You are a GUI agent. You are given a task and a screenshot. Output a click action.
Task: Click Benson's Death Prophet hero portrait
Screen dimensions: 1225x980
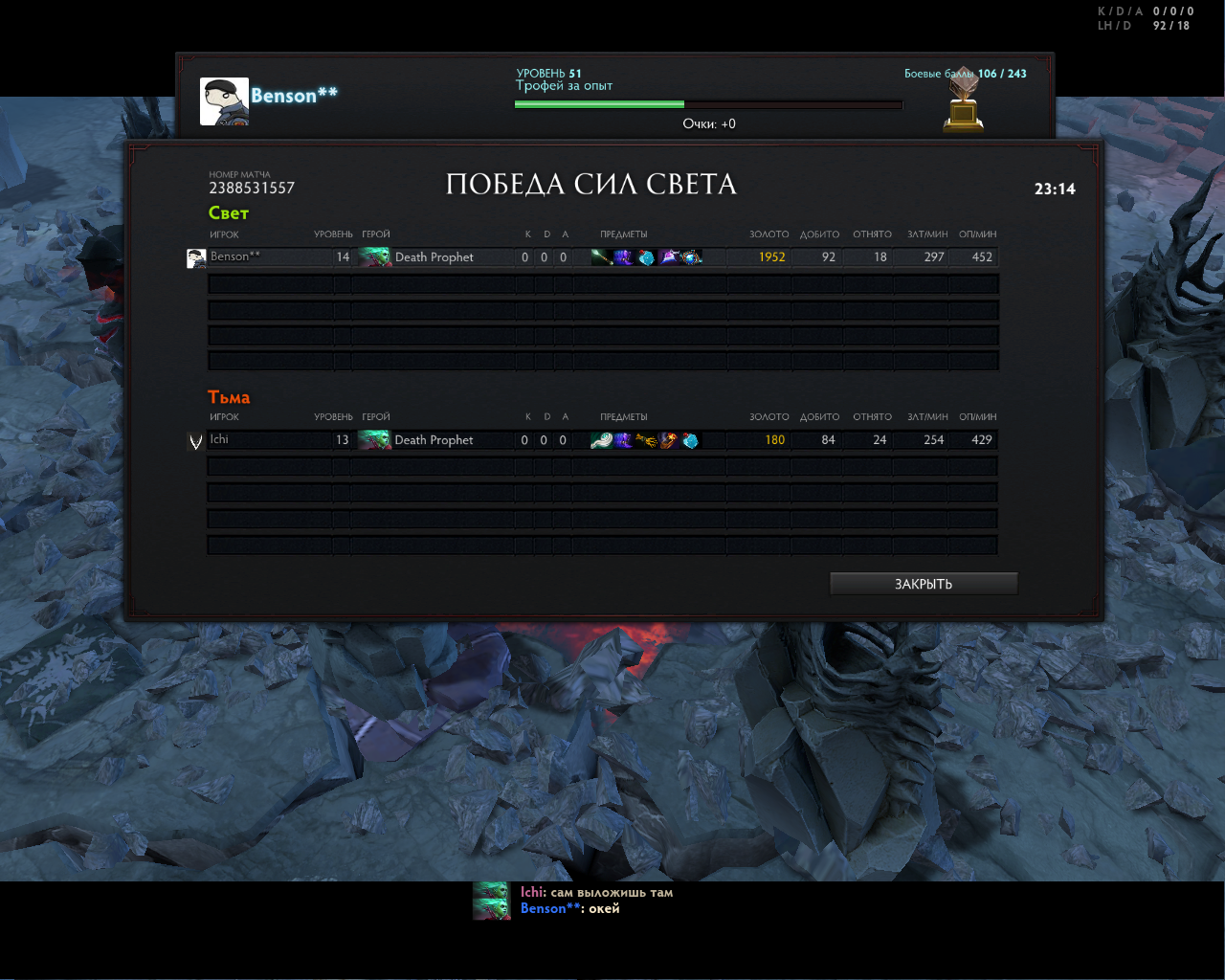tap(374, 256)
